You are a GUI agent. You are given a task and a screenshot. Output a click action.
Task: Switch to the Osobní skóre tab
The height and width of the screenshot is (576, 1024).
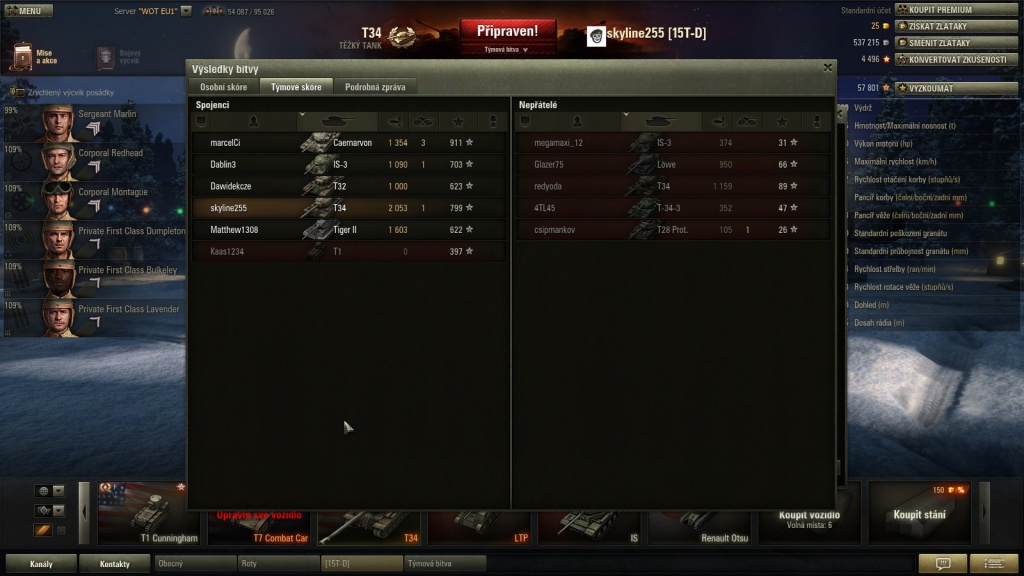(x=222, y=87)
